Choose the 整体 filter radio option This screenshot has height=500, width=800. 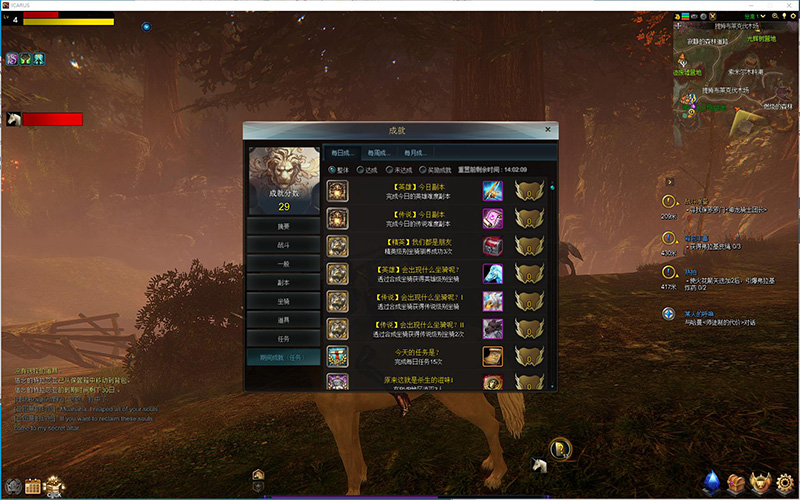point(333,170)
